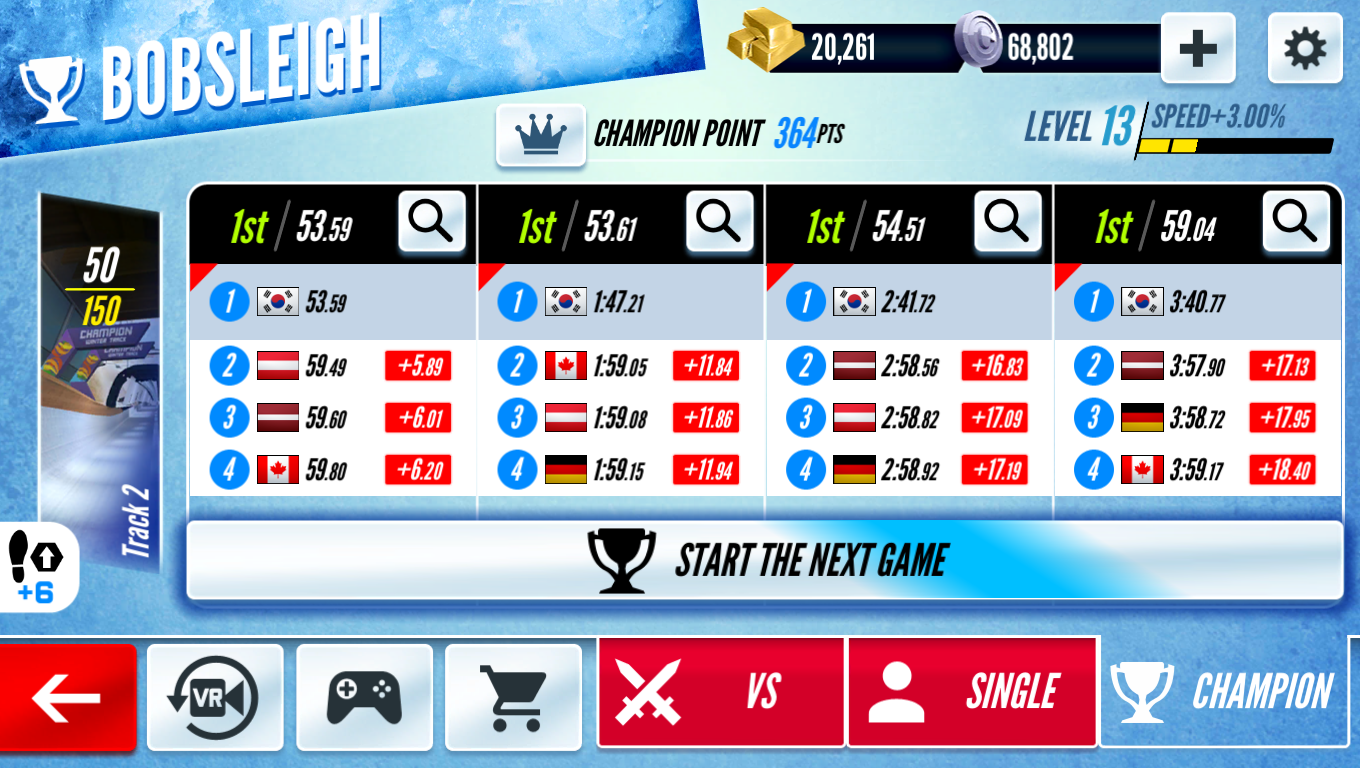Image resolution: width=1360 pixels, height=768 pixels.
Task: Select the gamepad controls icon
Action: 365,696
